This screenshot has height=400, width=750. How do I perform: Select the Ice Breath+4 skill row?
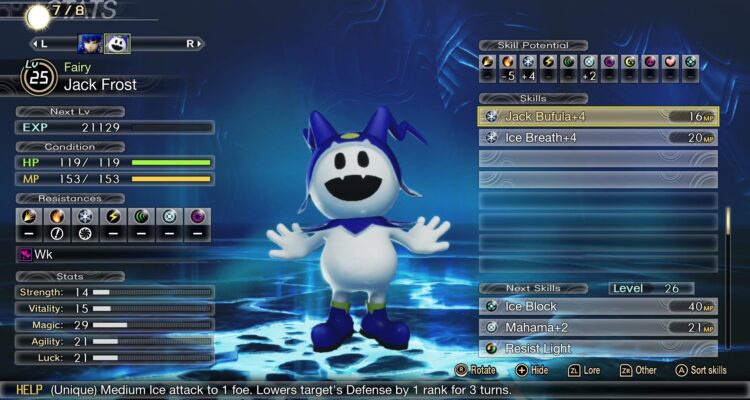tap(597, 138)
